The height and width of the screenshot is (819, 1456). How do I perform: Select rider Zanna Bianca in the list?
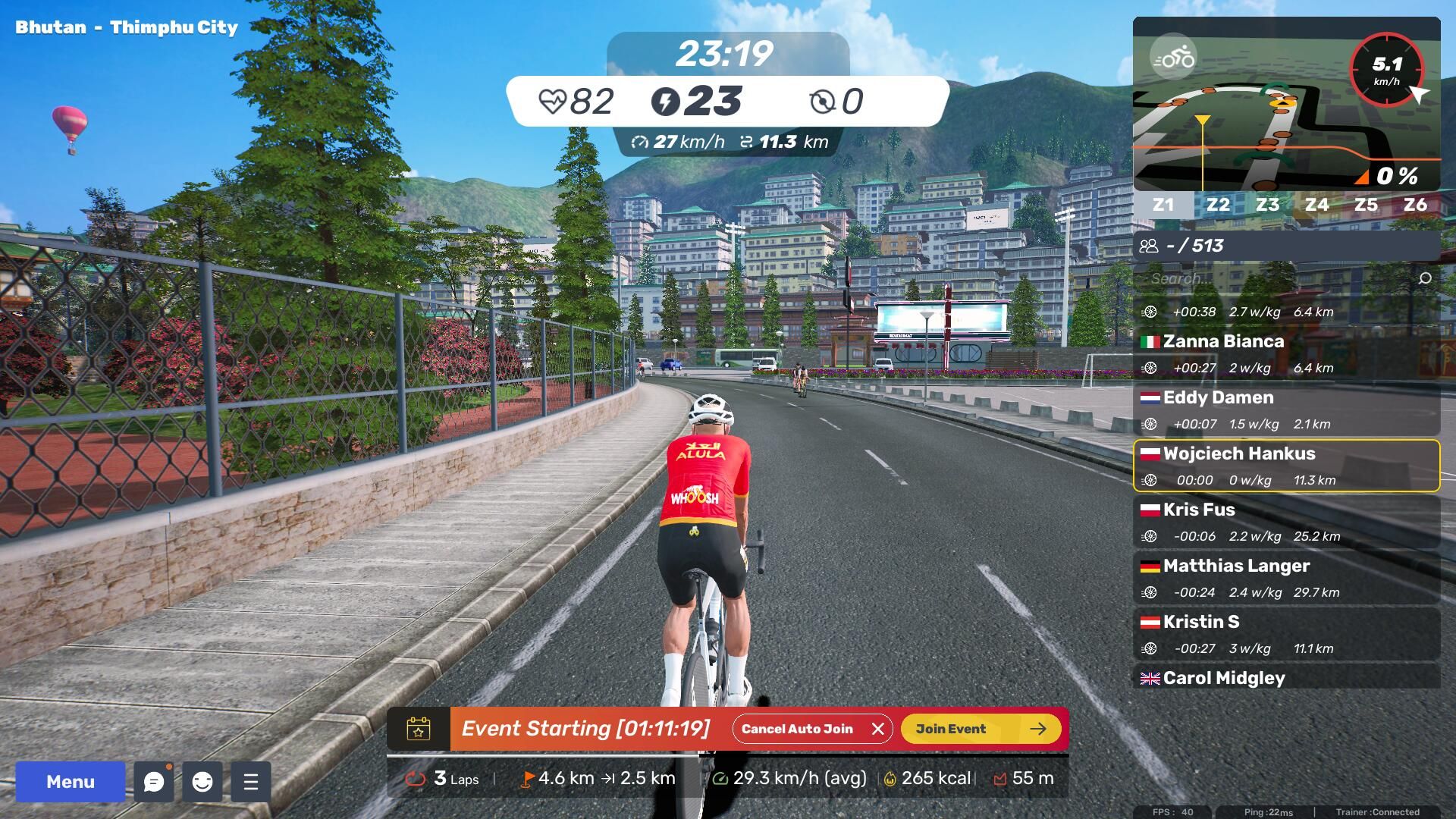coord(1286,354)
